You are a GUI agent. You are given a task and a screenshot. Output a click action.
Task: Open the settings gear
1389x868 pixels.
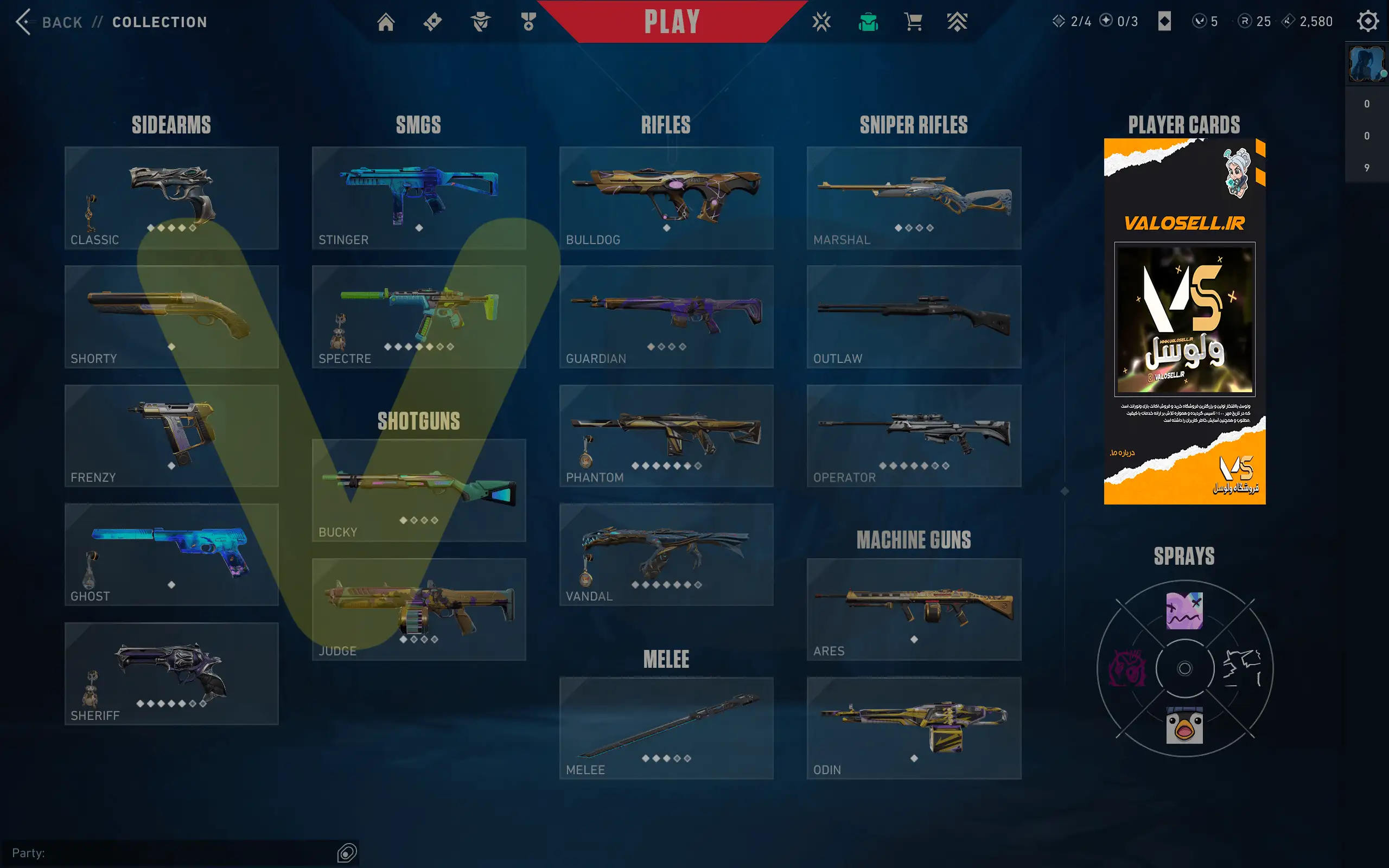[1367, 22]
